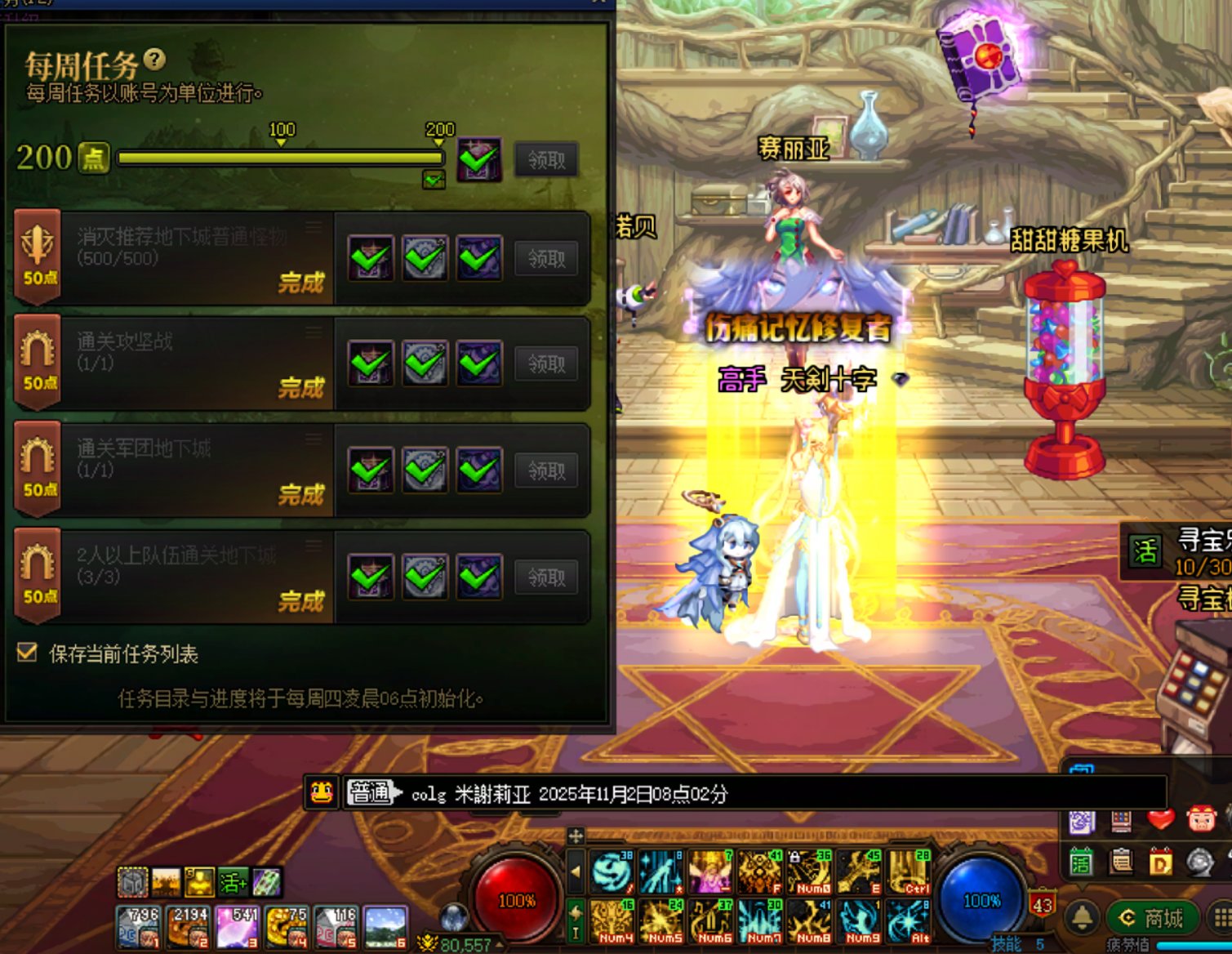The height and width of the screenshot is (954, 1232).
Task: Activate the Ctrl-bound skill icon
Action: click(910, 872)
